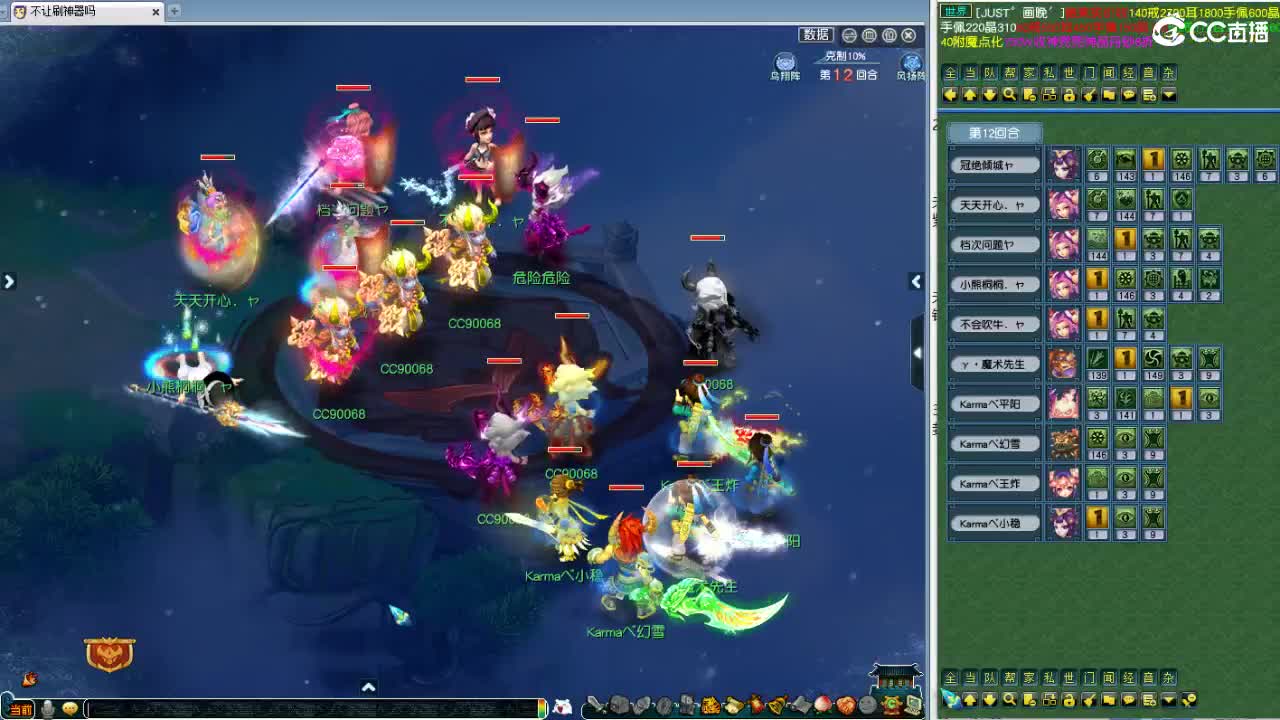Expand the left side panel arrow

(10, 281)
